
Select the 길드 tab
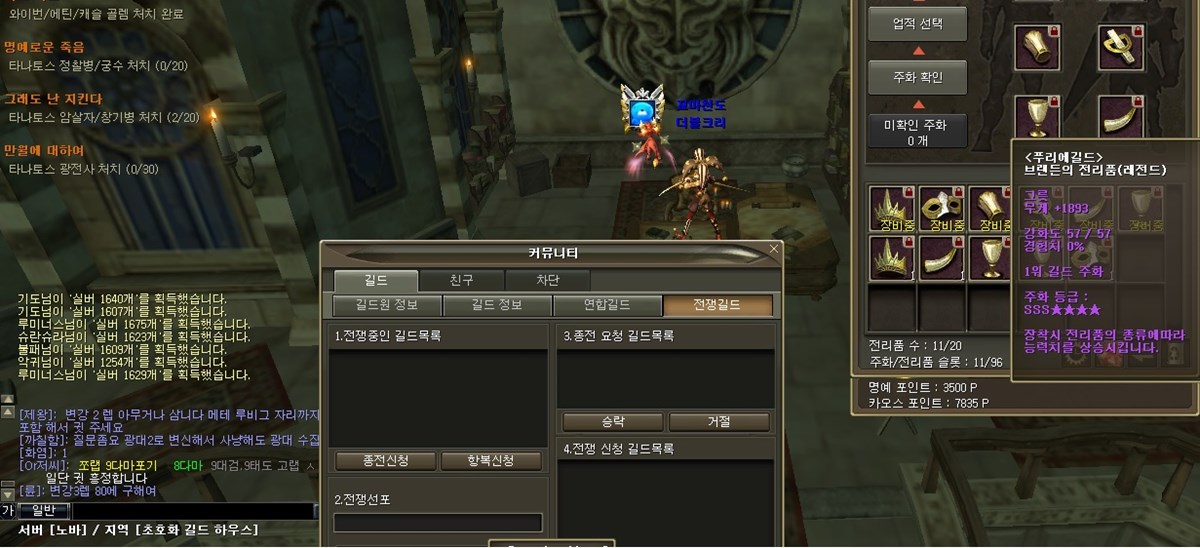[x=376, y=281]
